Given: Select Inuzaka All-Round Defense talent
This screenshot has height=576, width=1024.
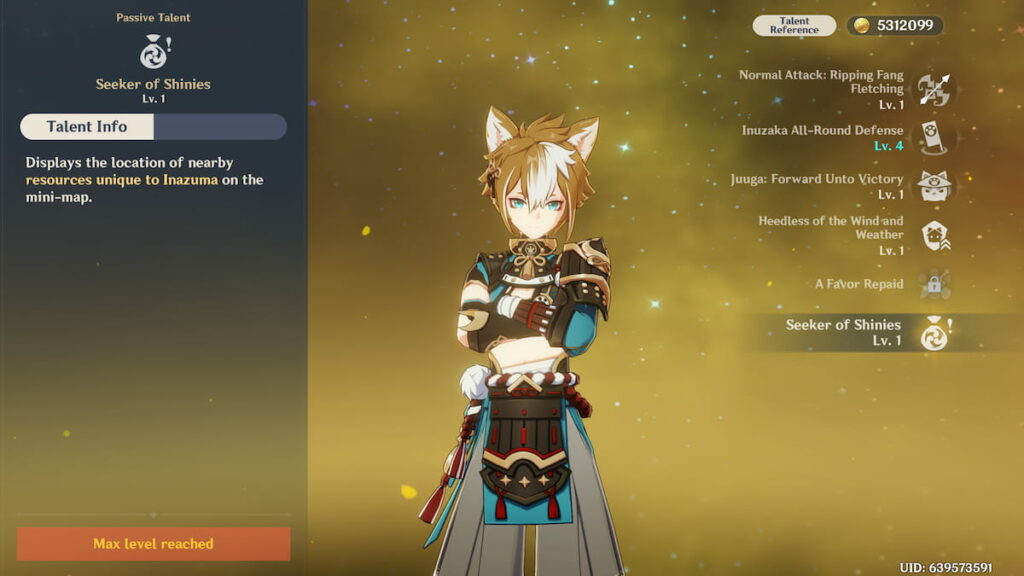Looking at the screenshot, I should pyautogui.click(x=935, y=138).
